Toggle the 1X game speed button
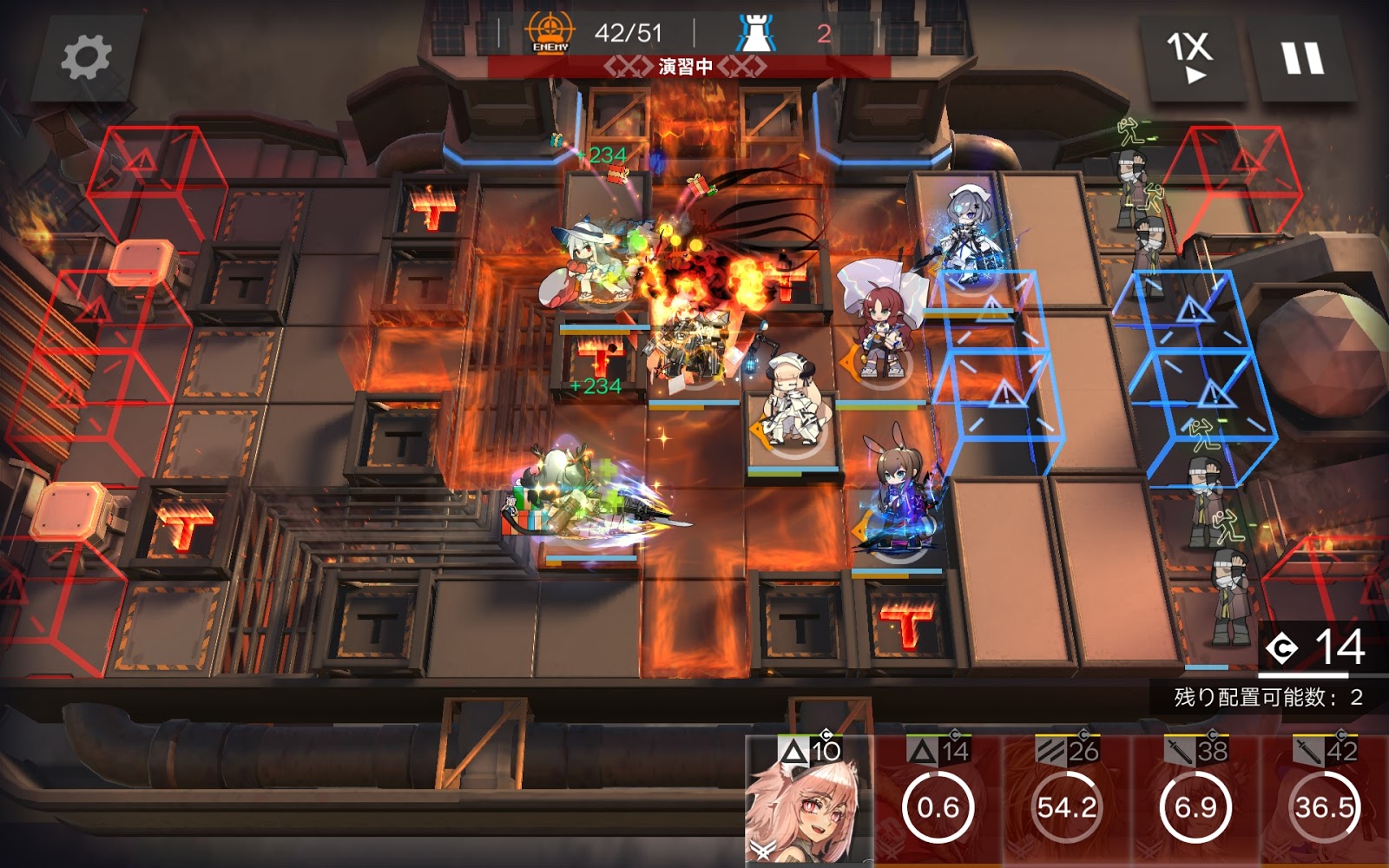The width and height of the screenshot is (1389, 868). click(x=1190, y=57)
